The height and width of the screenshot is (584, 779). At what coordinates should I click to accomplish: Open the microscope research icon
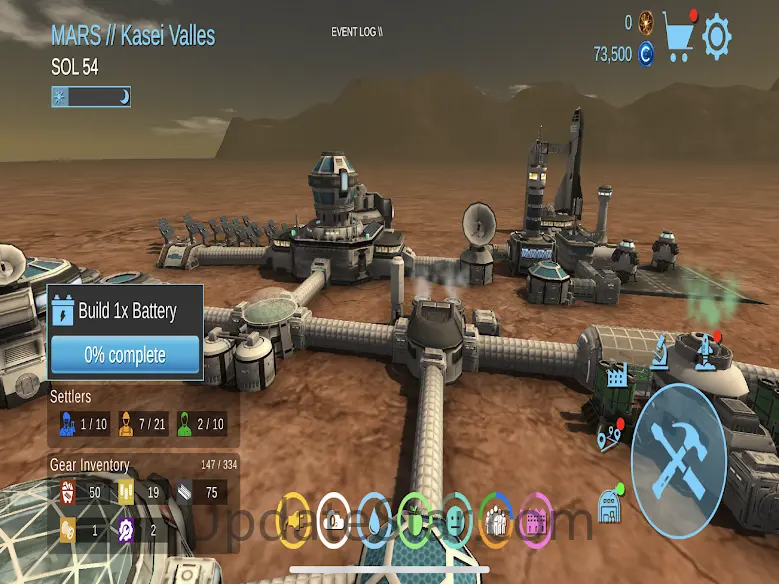click(x=661, y=351)
